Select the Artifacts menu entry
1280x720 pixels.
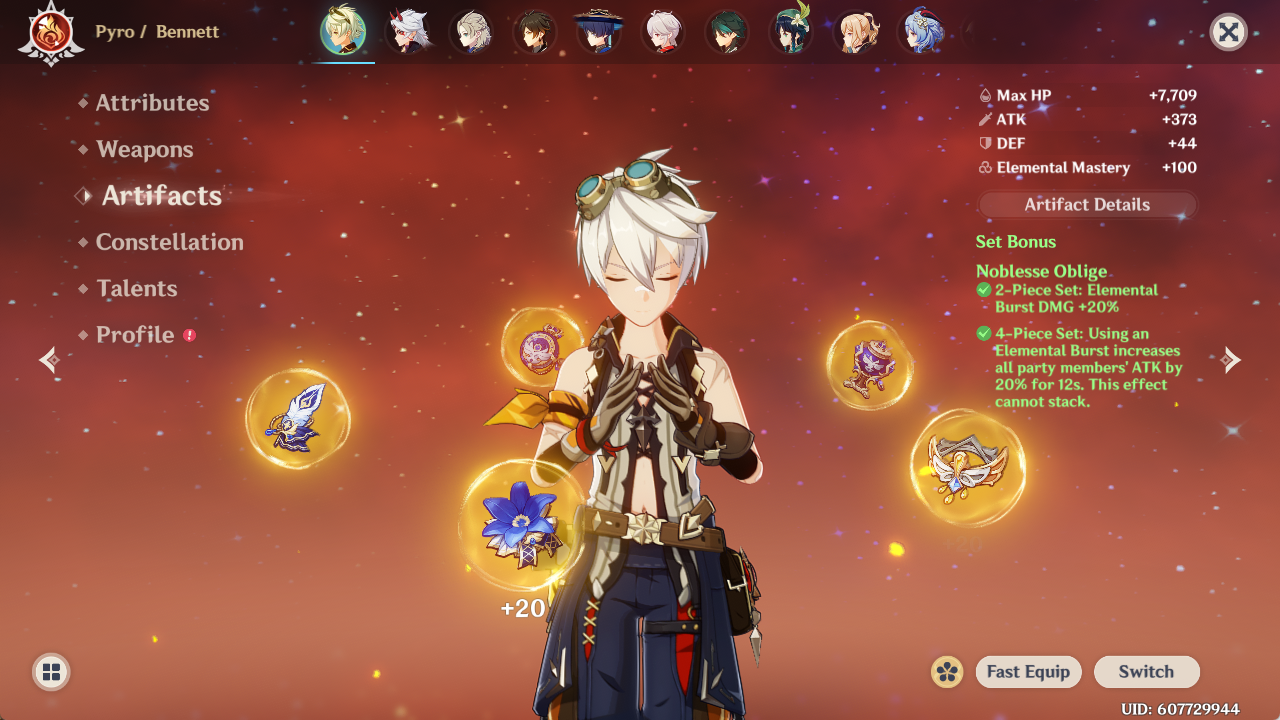click(161, 196)
